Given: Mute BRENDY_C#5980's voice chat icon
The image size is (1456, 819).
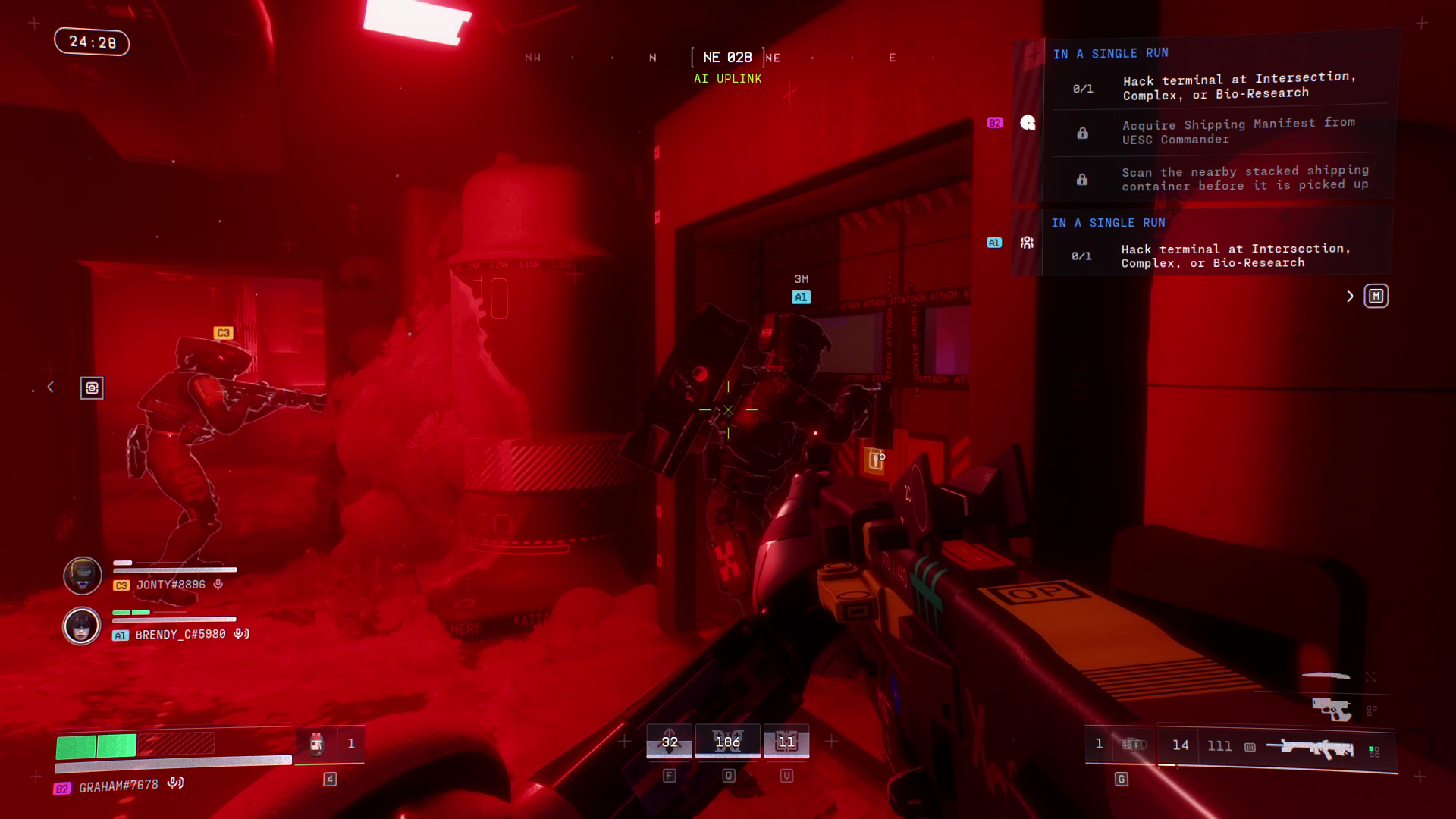Looking at the screenshot, I should 240,633.
